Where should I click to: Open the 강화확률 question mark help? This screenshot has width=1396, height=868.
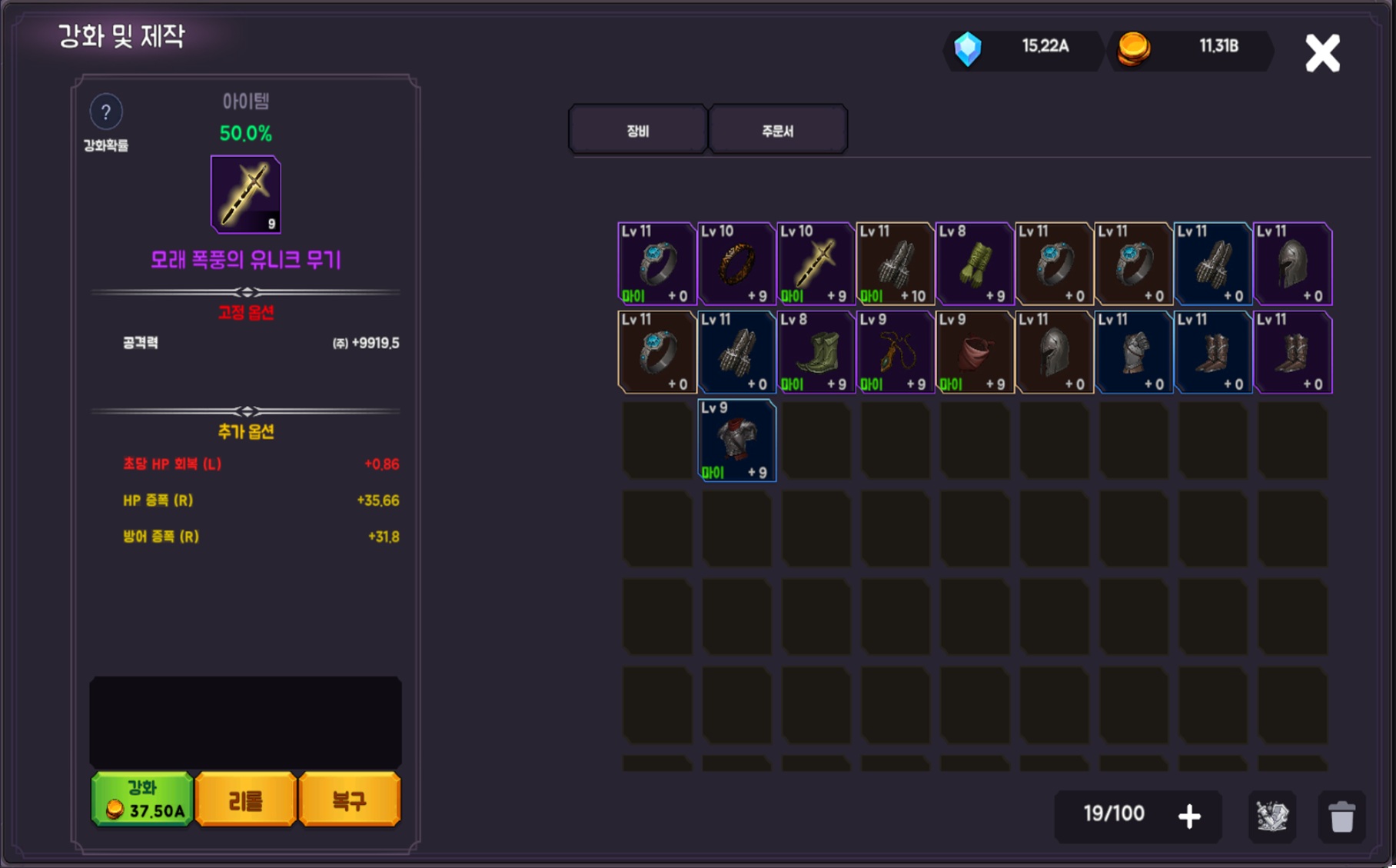click(x=106, y=112)
